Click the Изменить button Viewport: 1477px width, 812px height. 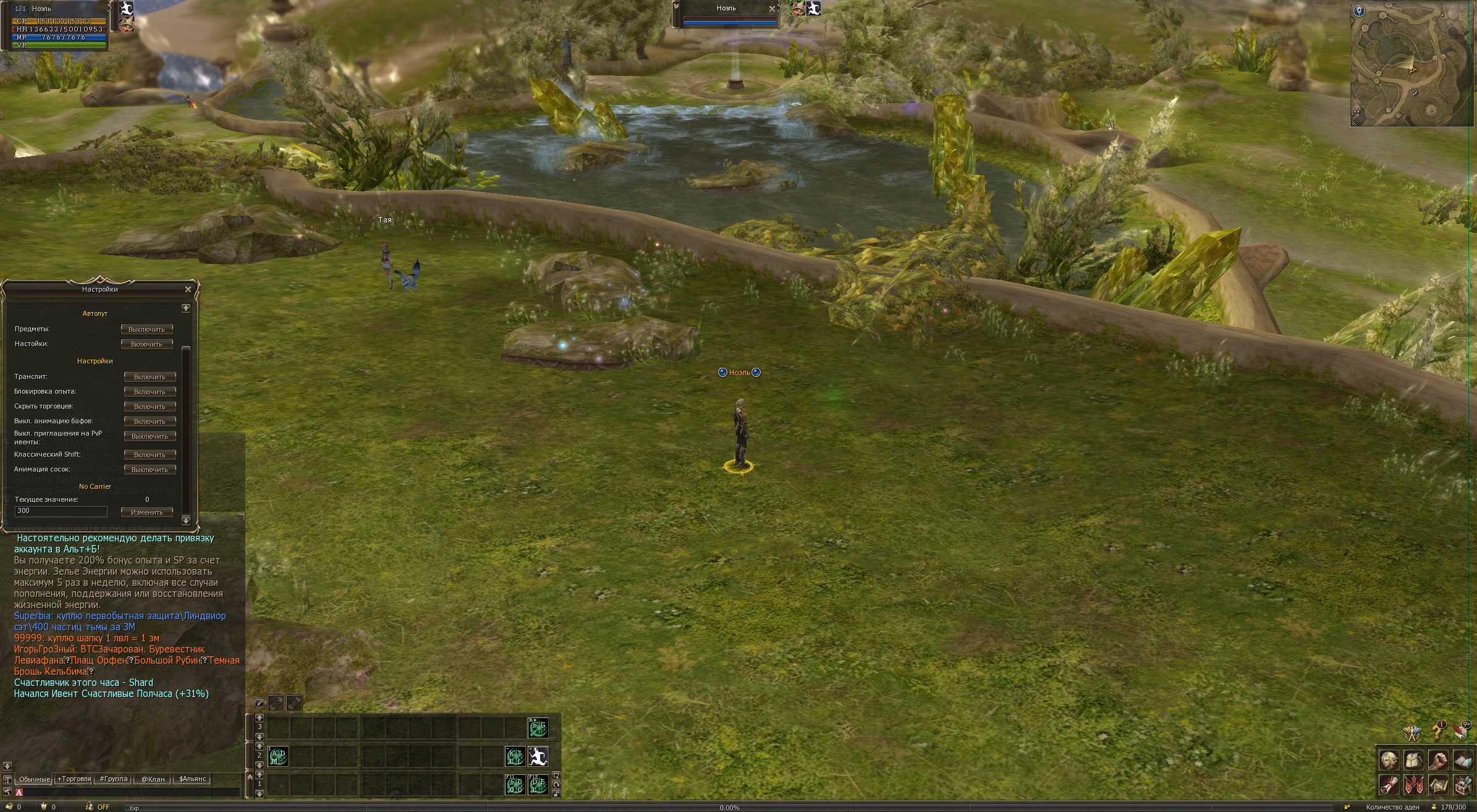[x=146, y=512]
